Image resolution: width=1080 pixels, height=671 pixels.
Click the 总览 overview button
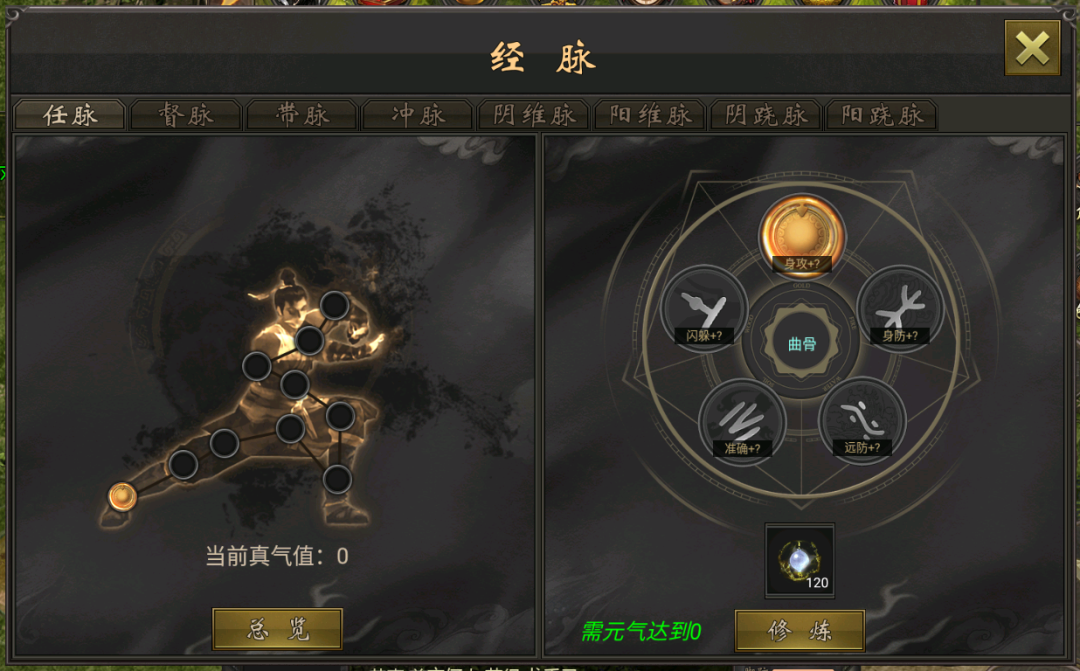pyautogui.click(x=278, y=629)
